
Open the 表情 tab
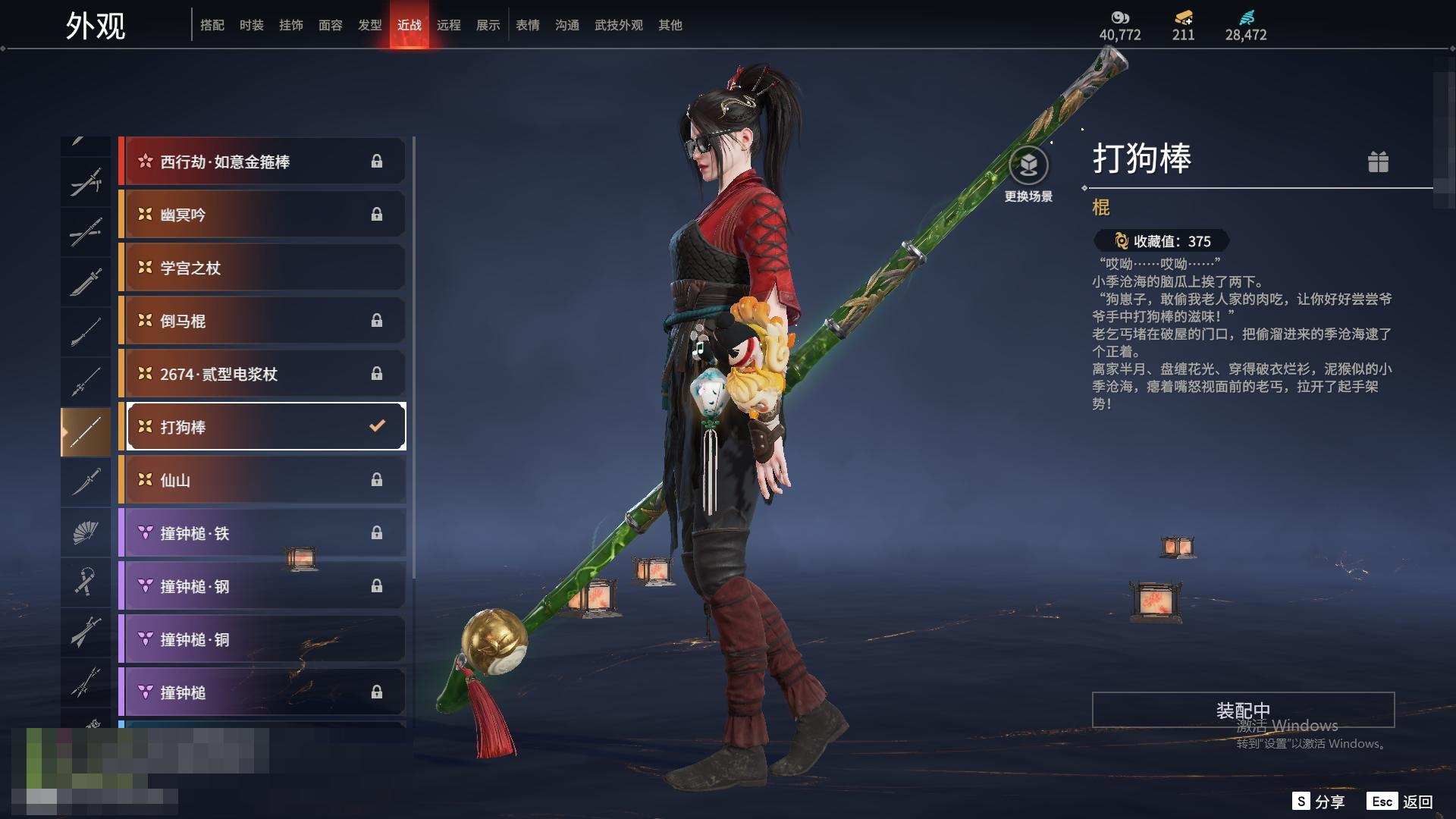tap(527, 25)
